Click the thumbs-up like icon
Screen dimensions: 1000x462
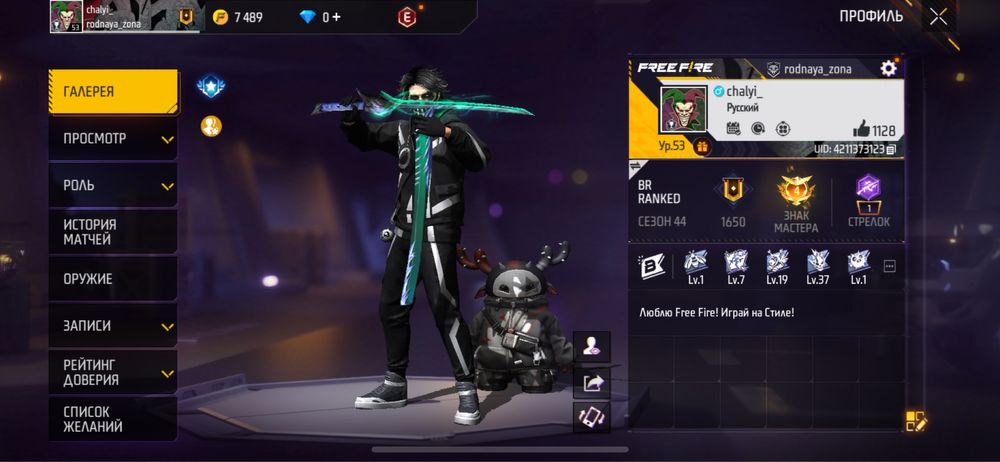(x=861, y=129)
